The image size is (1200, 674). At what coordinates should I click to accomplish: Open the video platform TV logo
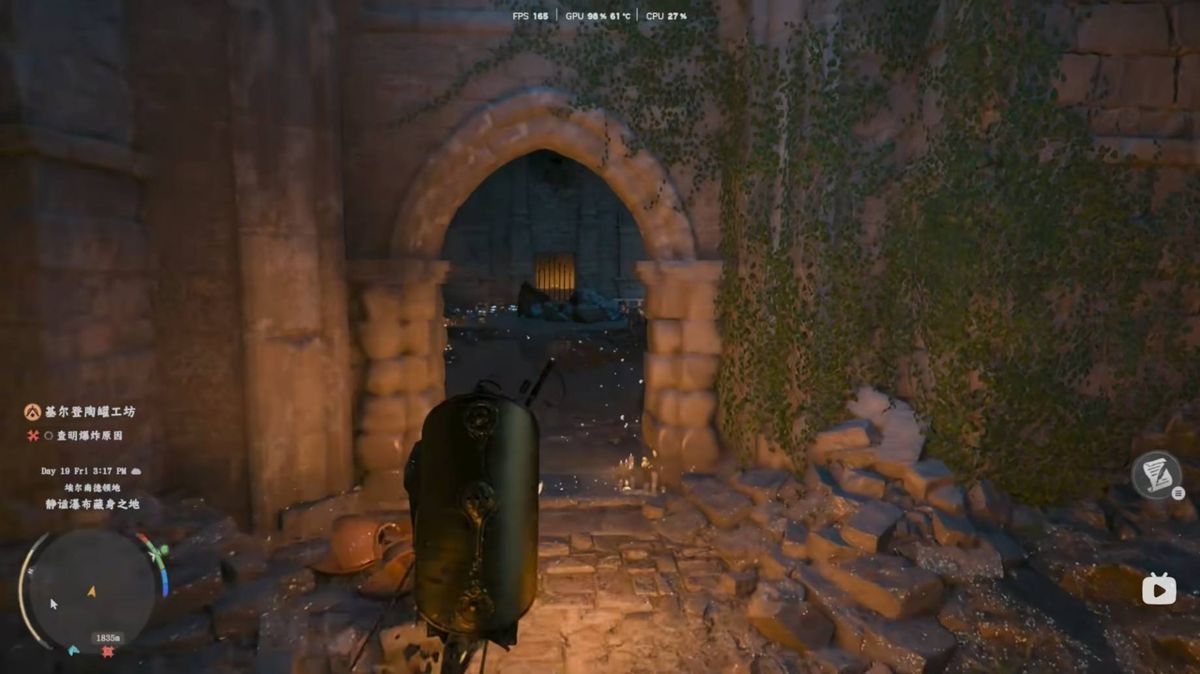tap(1159, 589)
